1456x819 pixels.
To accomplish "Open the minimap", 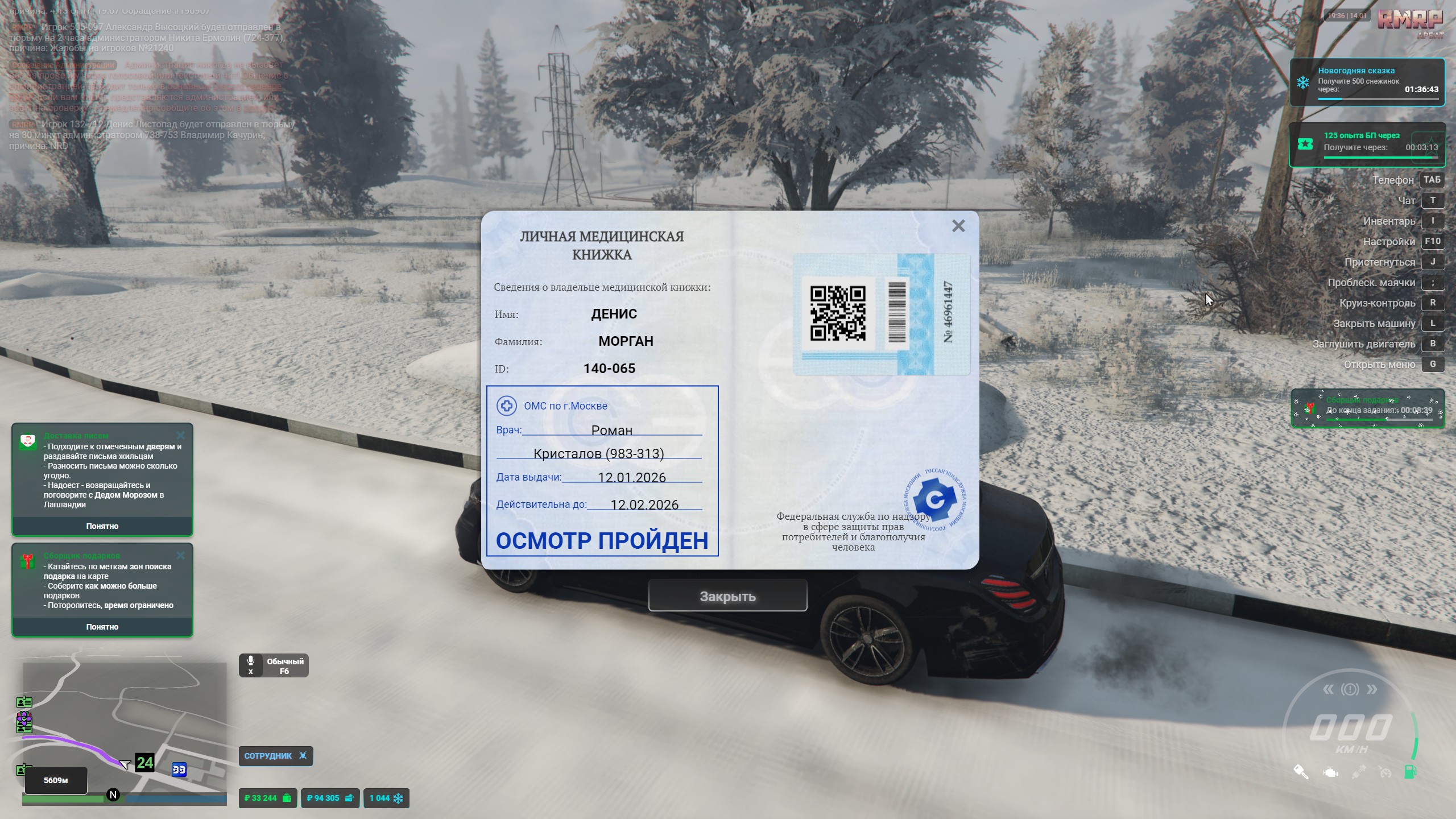I will (124, 731).
